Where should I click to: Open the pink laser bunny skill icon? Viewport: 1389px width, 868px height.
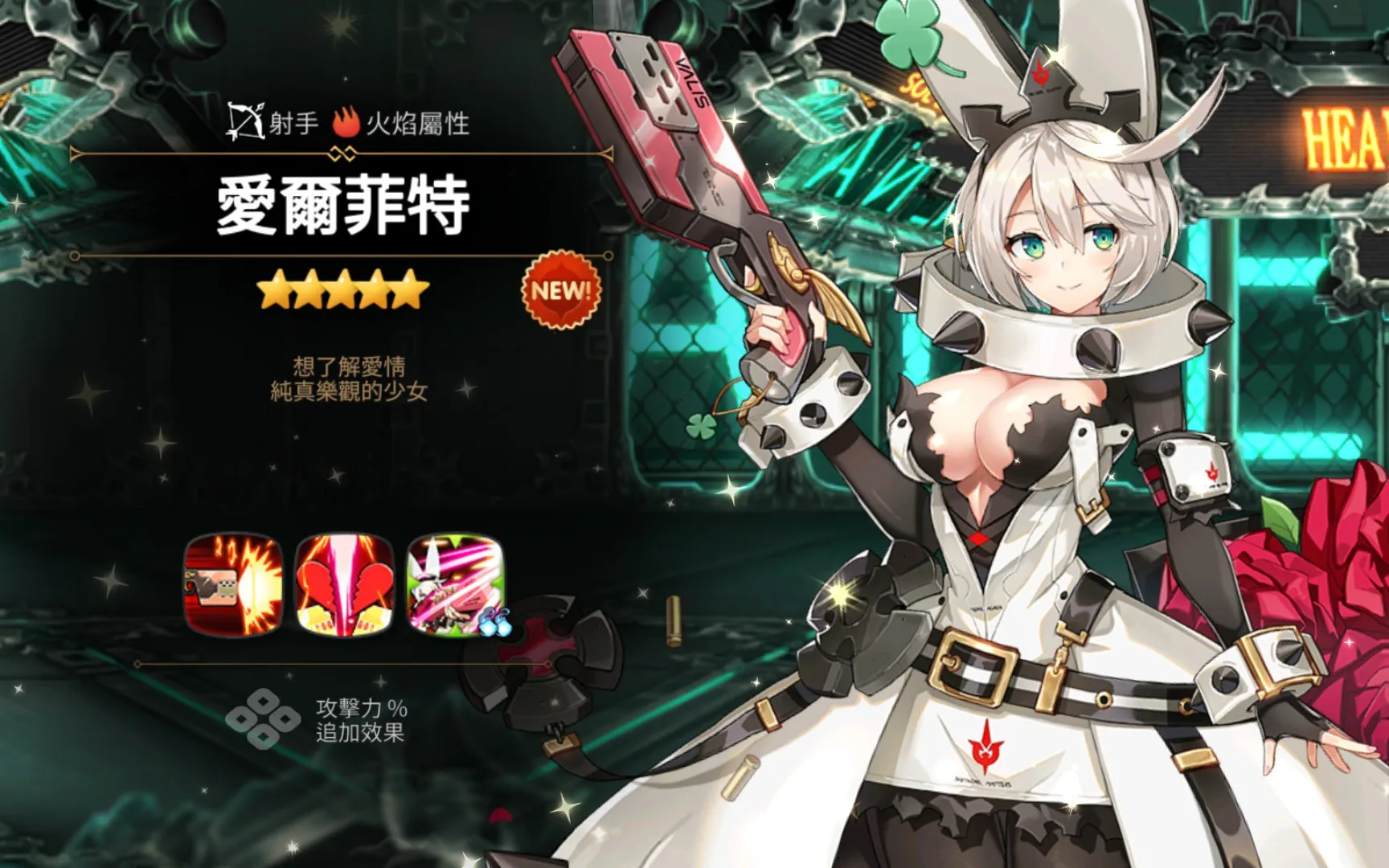point(456,585)
